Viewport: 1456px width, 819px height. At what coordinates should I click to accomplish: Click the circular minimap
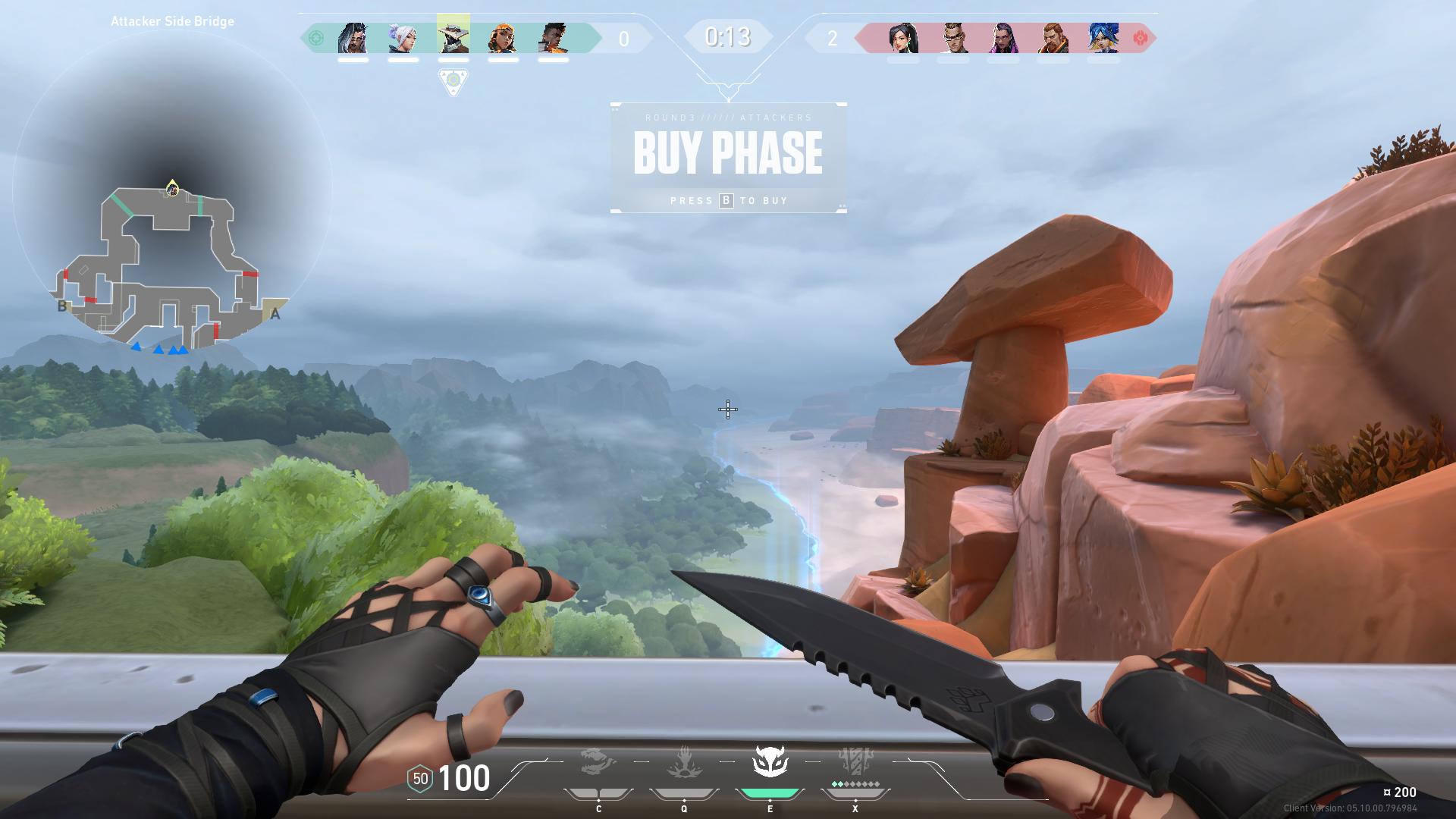point(172,190)
